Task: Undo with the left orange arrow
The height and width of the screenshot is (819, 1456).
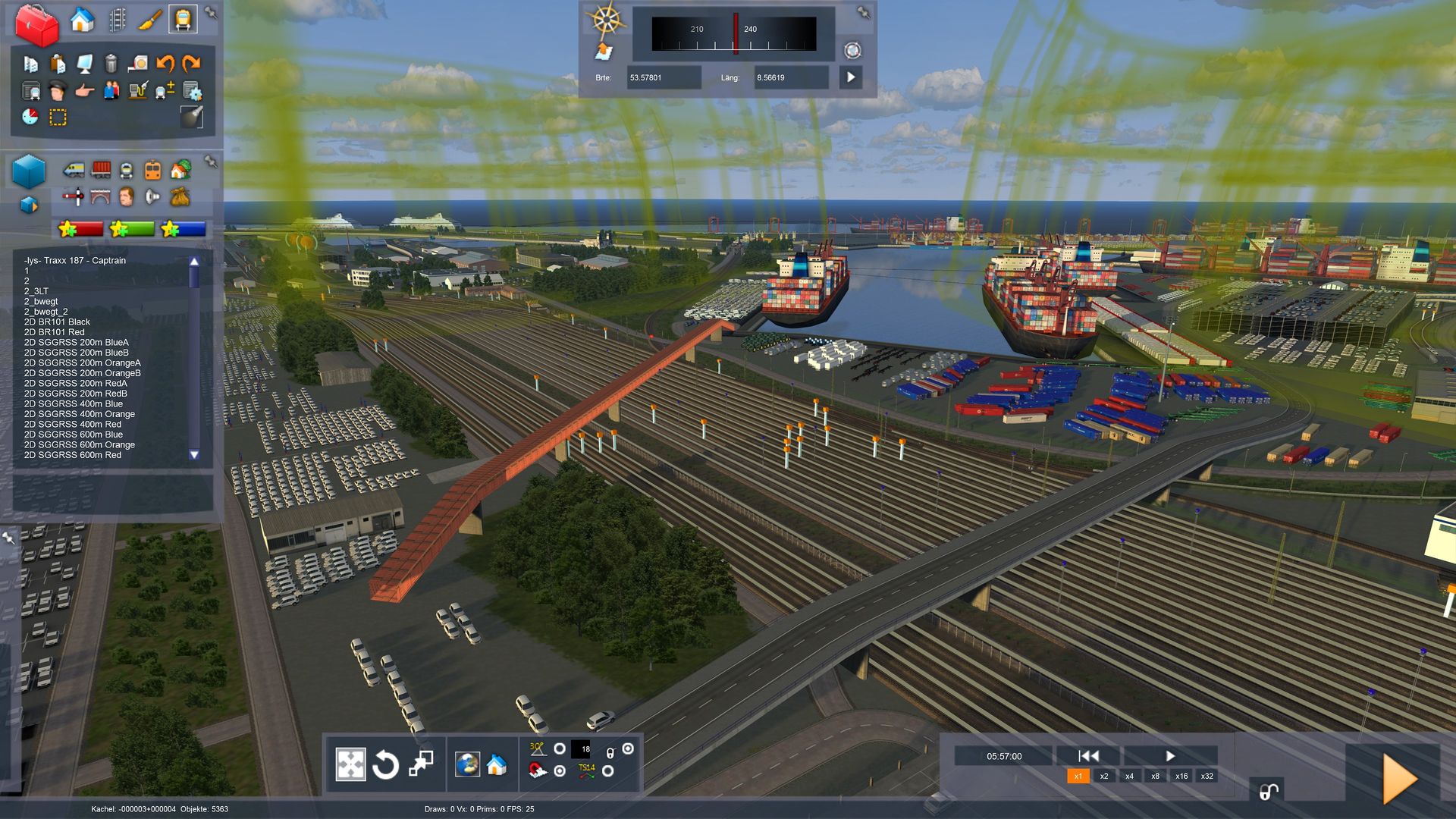Action: point(165,64)
